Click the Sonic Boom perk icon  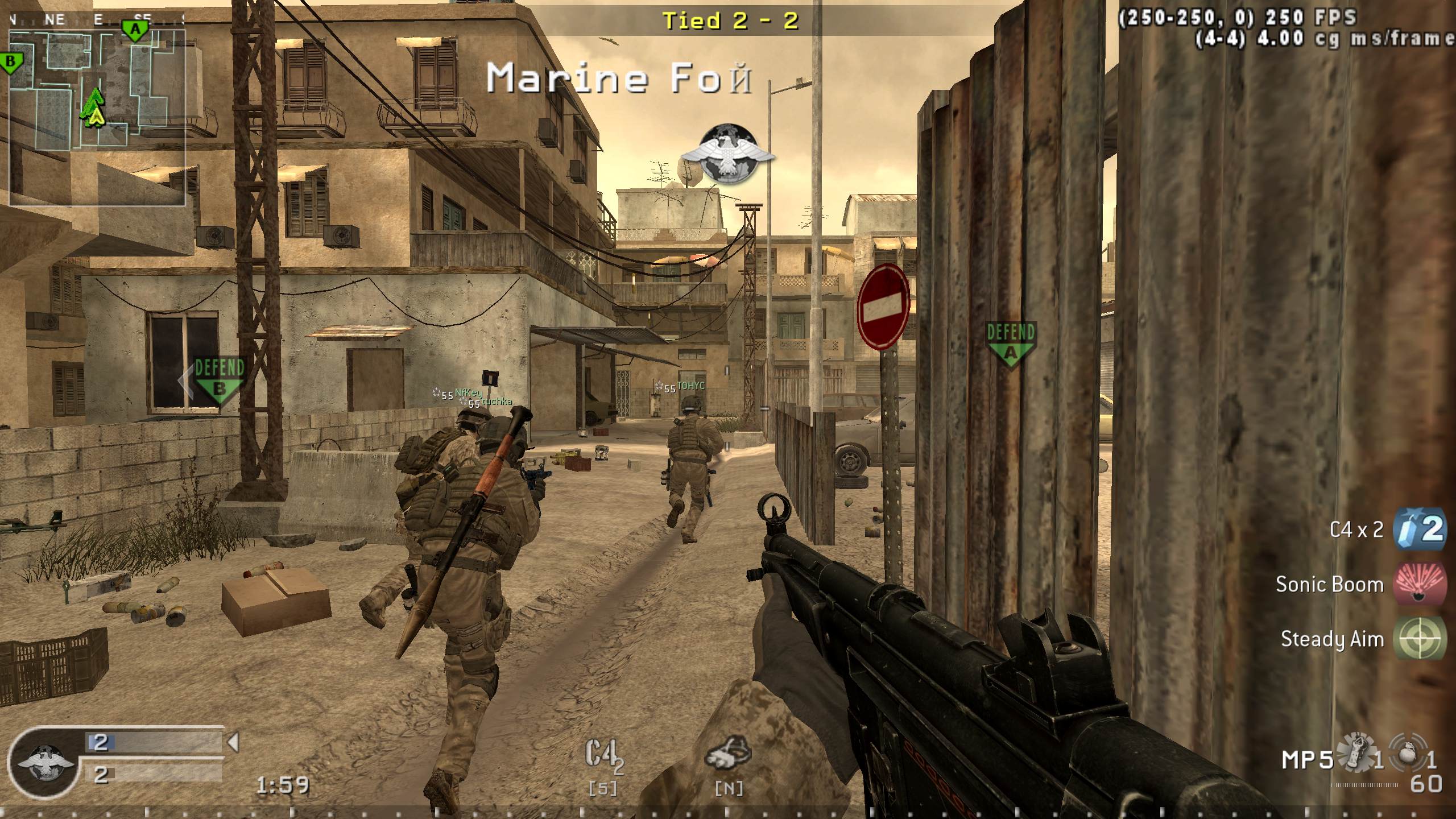(1421, 584)
